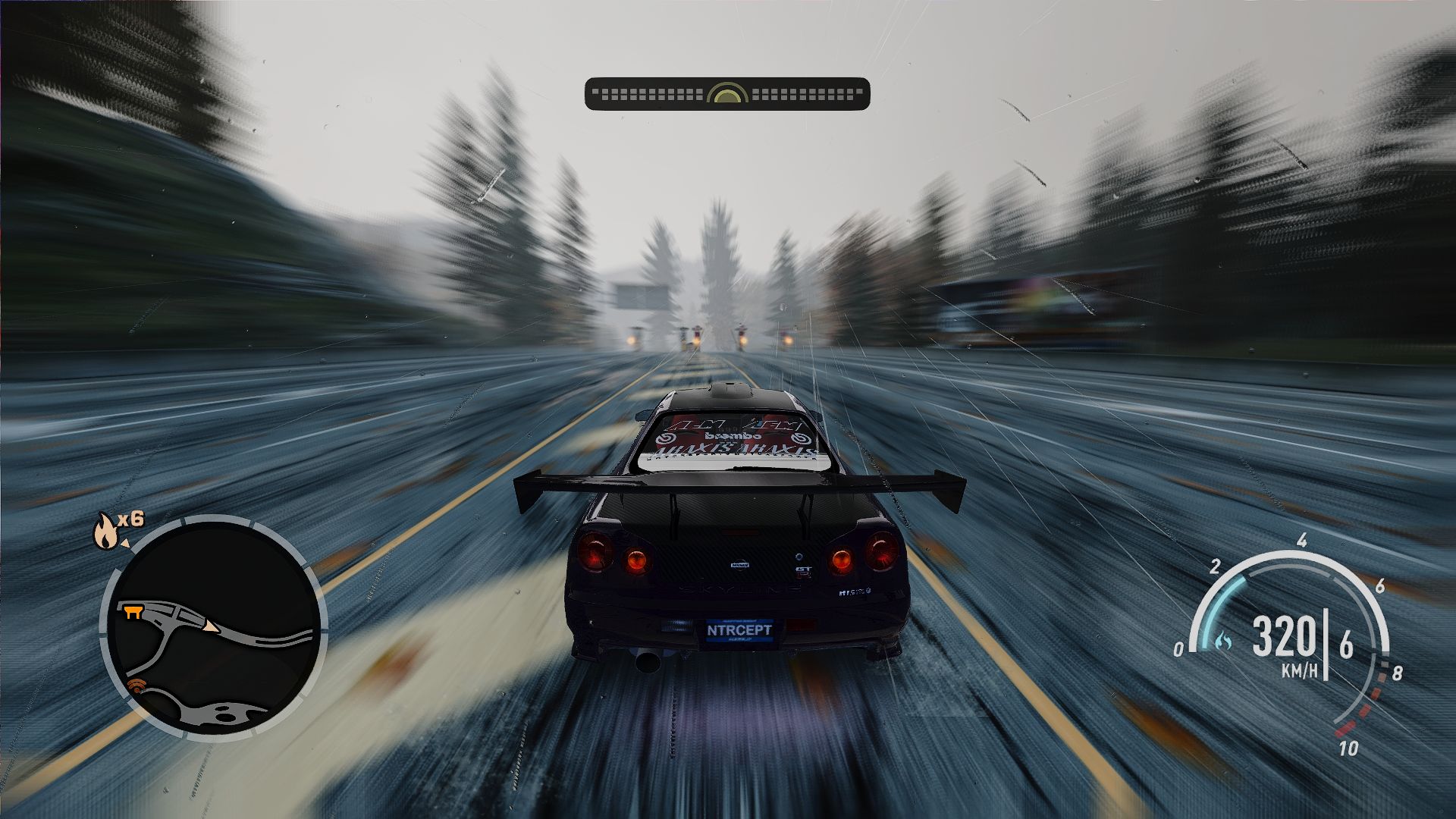Select the blue nitrous flame icon

click(x=1222, y=642)
